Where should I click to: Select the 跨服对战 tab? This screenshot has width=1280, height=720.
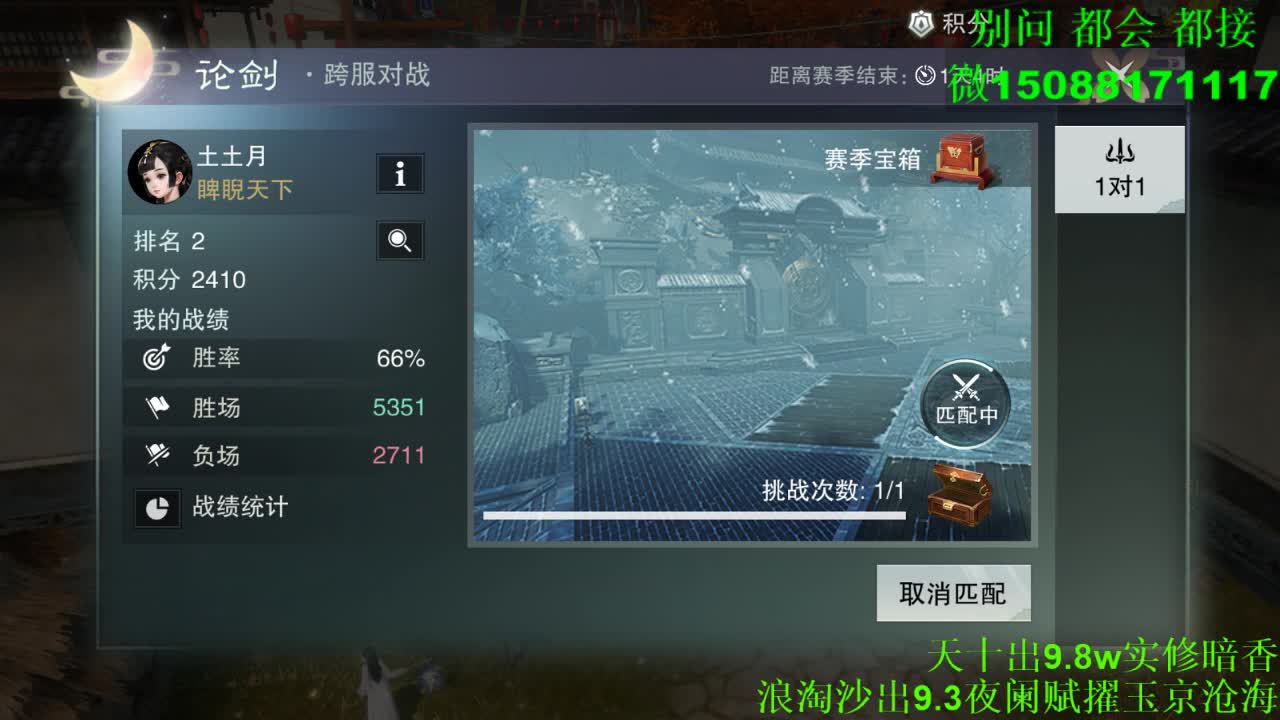(375, 75)
